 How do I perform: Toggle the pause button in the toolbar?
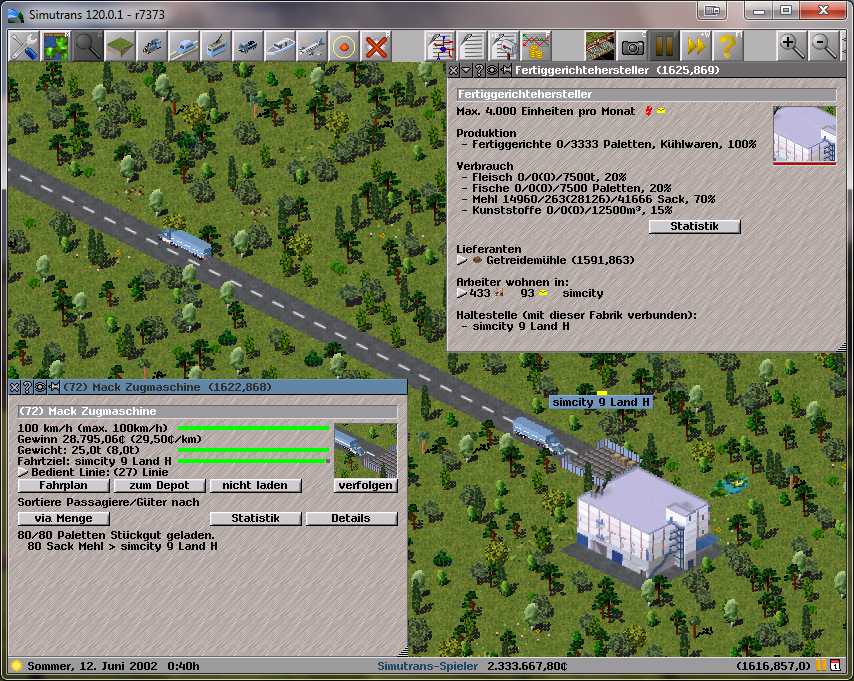pyautogui.click(x=663, y=46)
